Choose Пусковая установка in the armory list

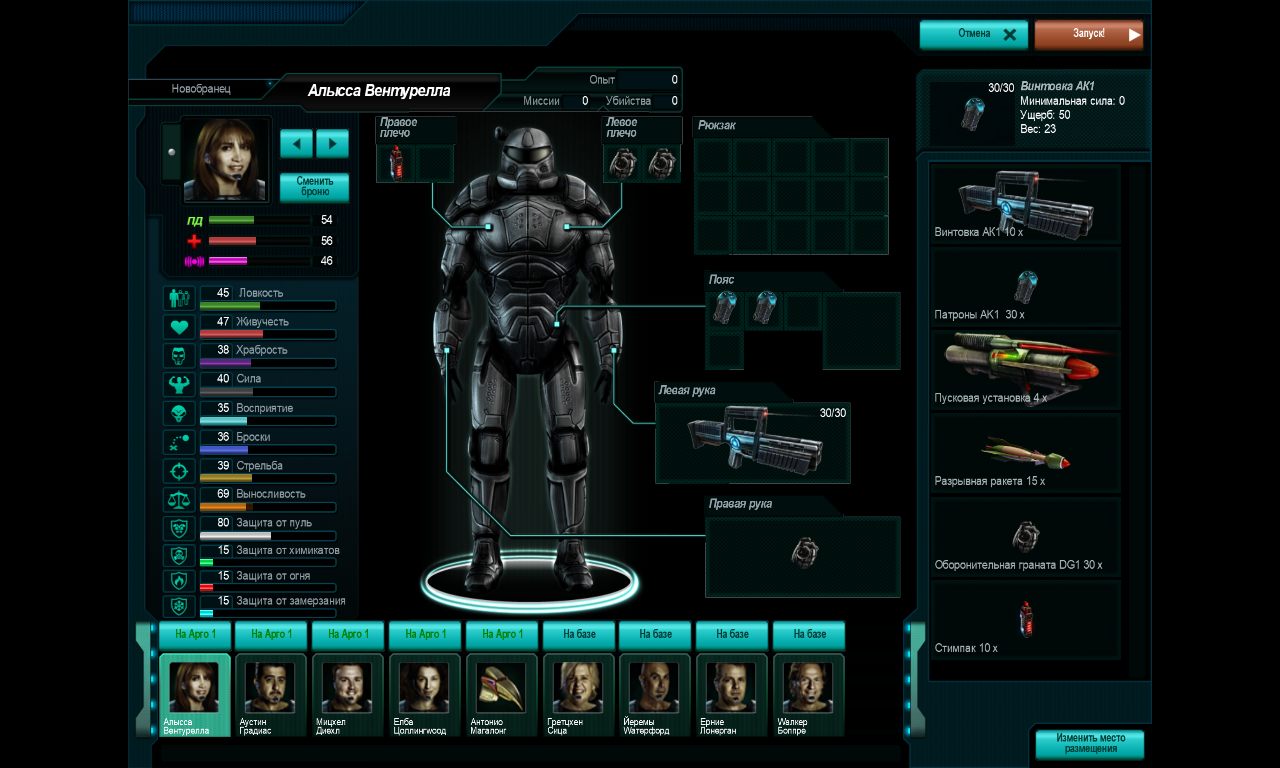1025,370
